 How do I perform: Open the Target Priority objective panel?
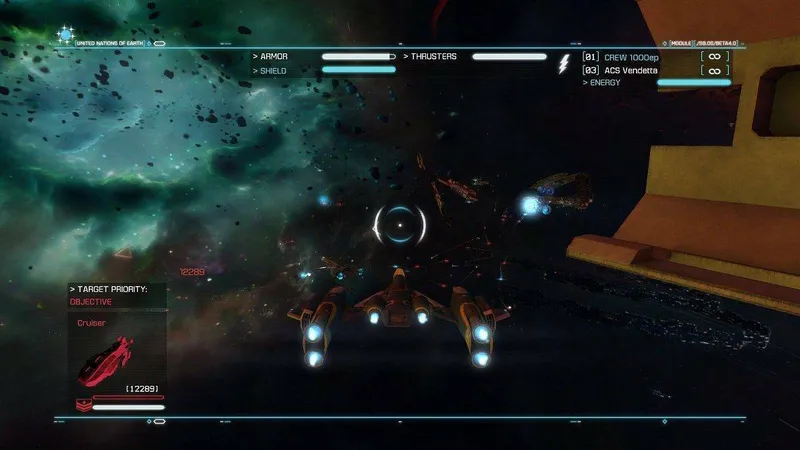pyautogui.click(x=109, y=294)
